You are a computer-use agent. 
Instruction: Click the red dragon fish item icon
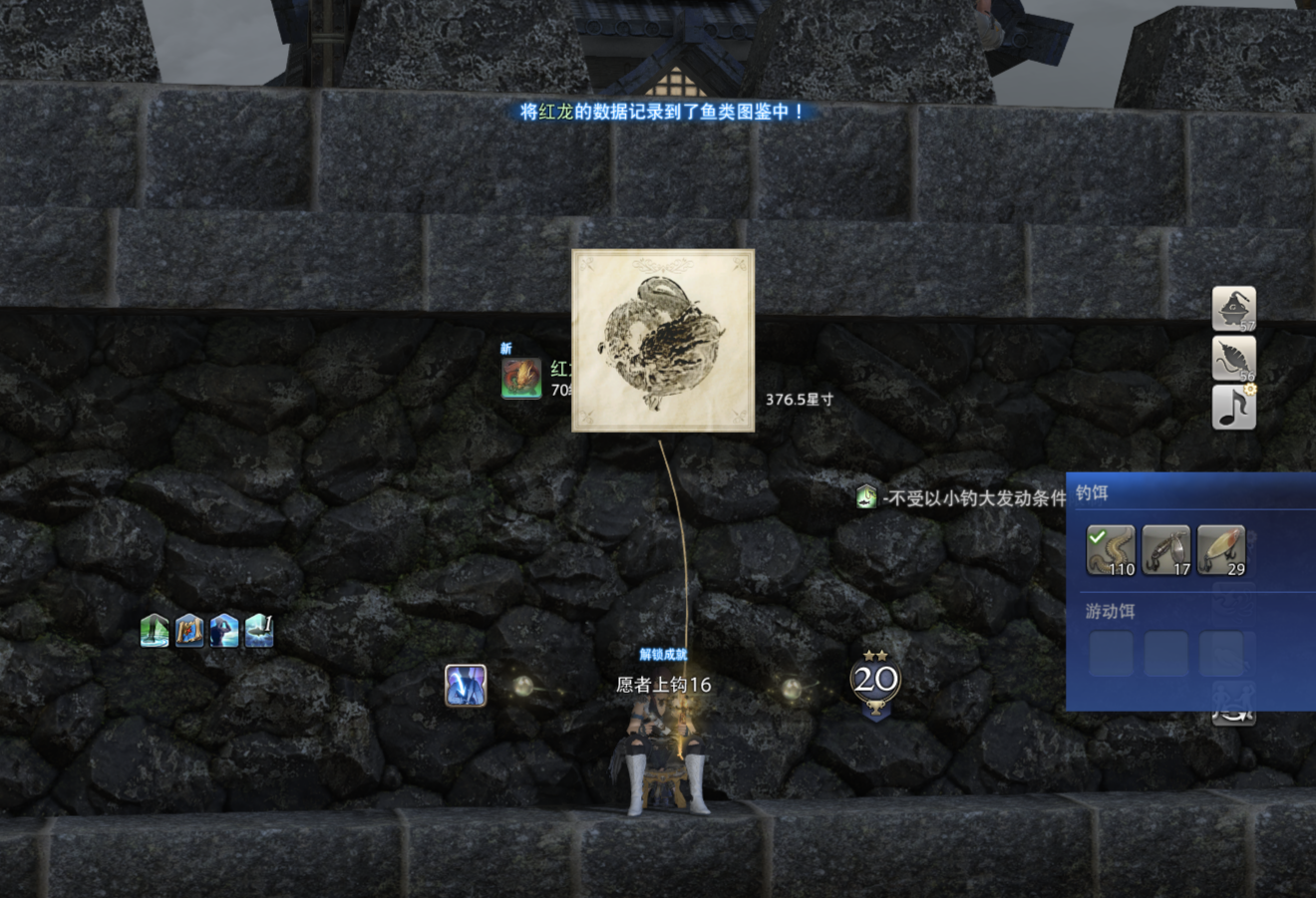tap(521, 379)
